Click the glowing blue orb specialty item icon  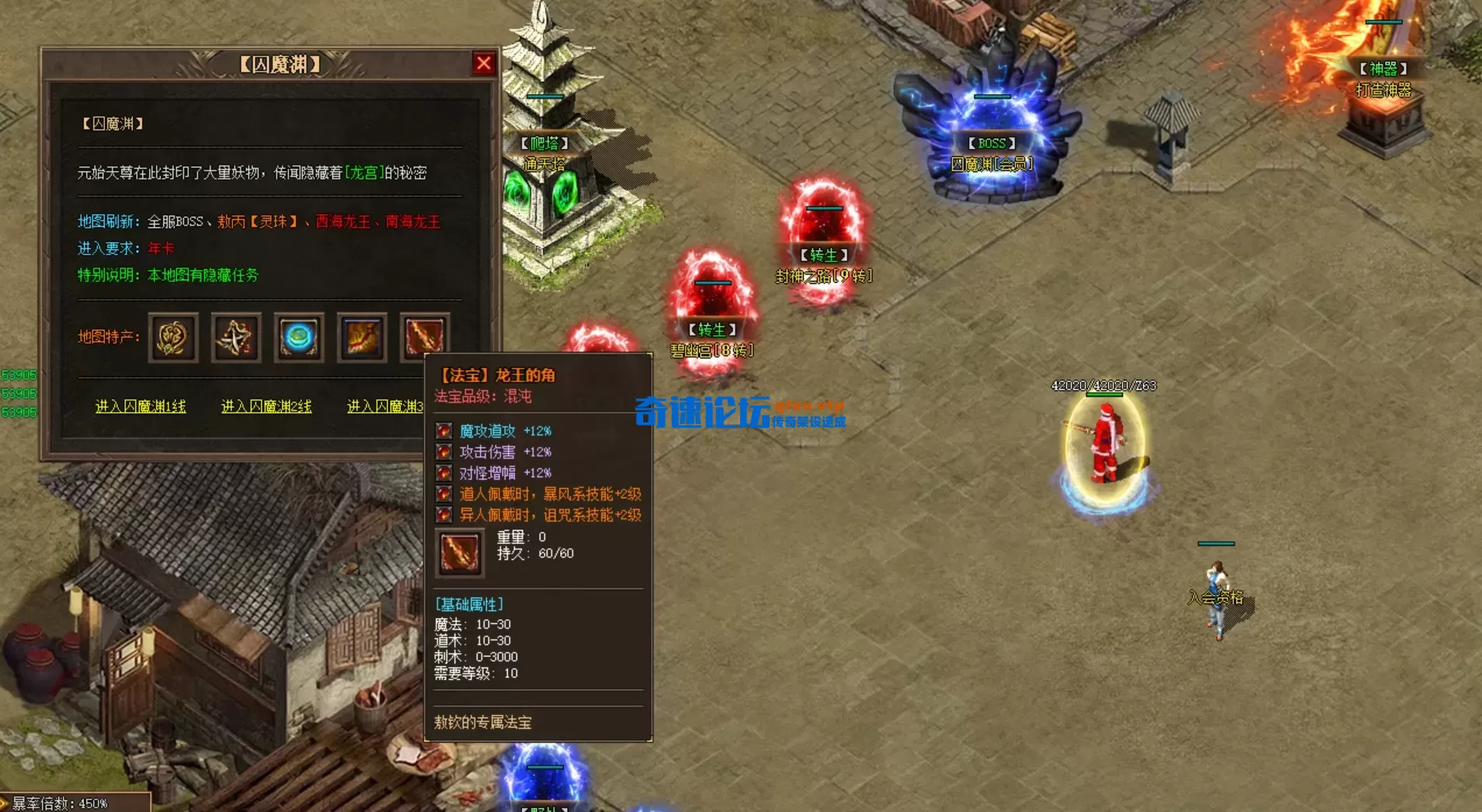tap(299, 338)
